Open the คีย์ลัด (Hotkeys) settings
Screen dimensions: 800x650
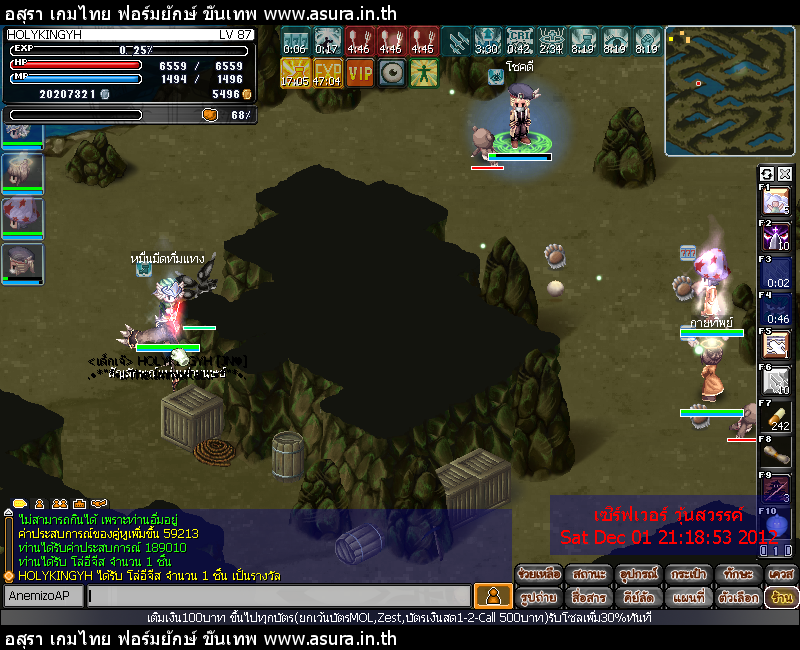[639, 597]
